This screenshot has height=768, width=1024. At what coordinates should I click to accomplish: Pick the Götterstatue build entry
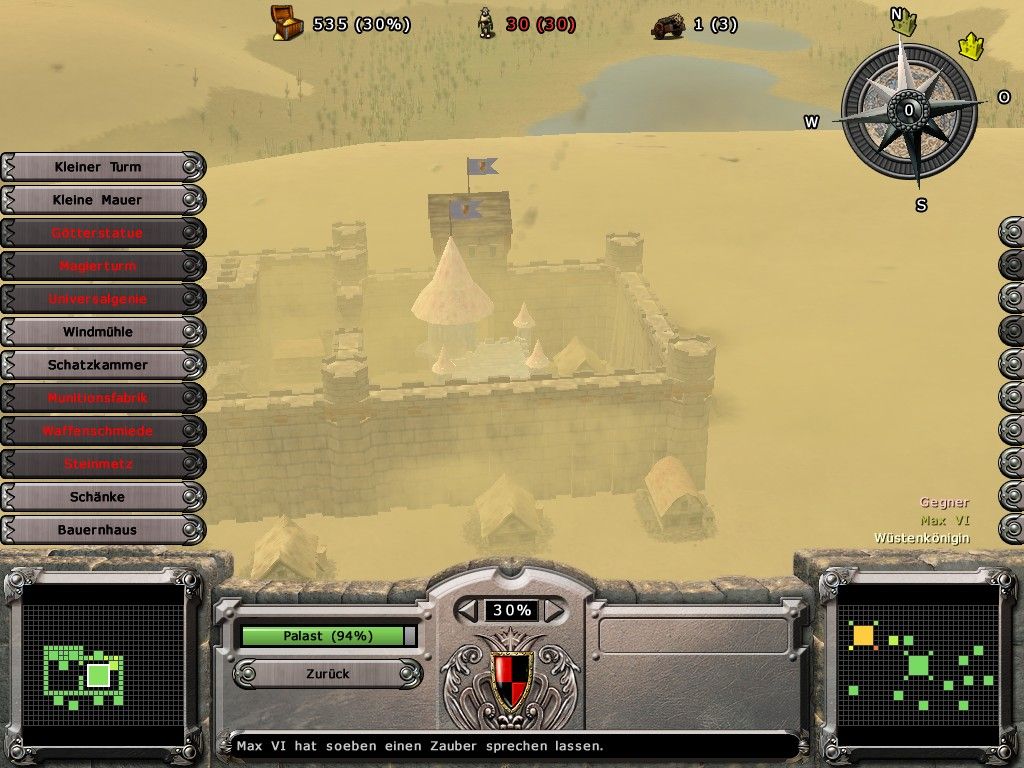pos(98,233)
